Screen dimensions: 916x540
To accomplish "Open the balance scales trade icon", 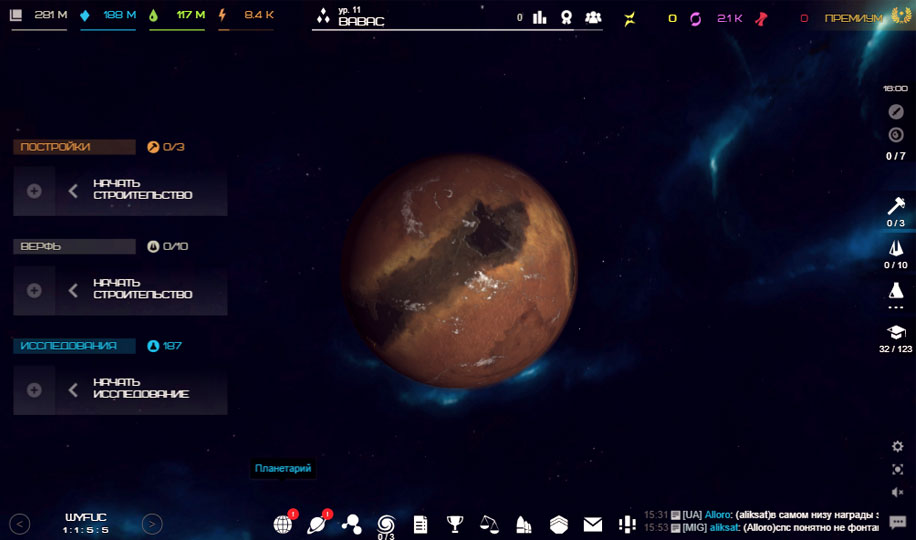I will [489, 524].
